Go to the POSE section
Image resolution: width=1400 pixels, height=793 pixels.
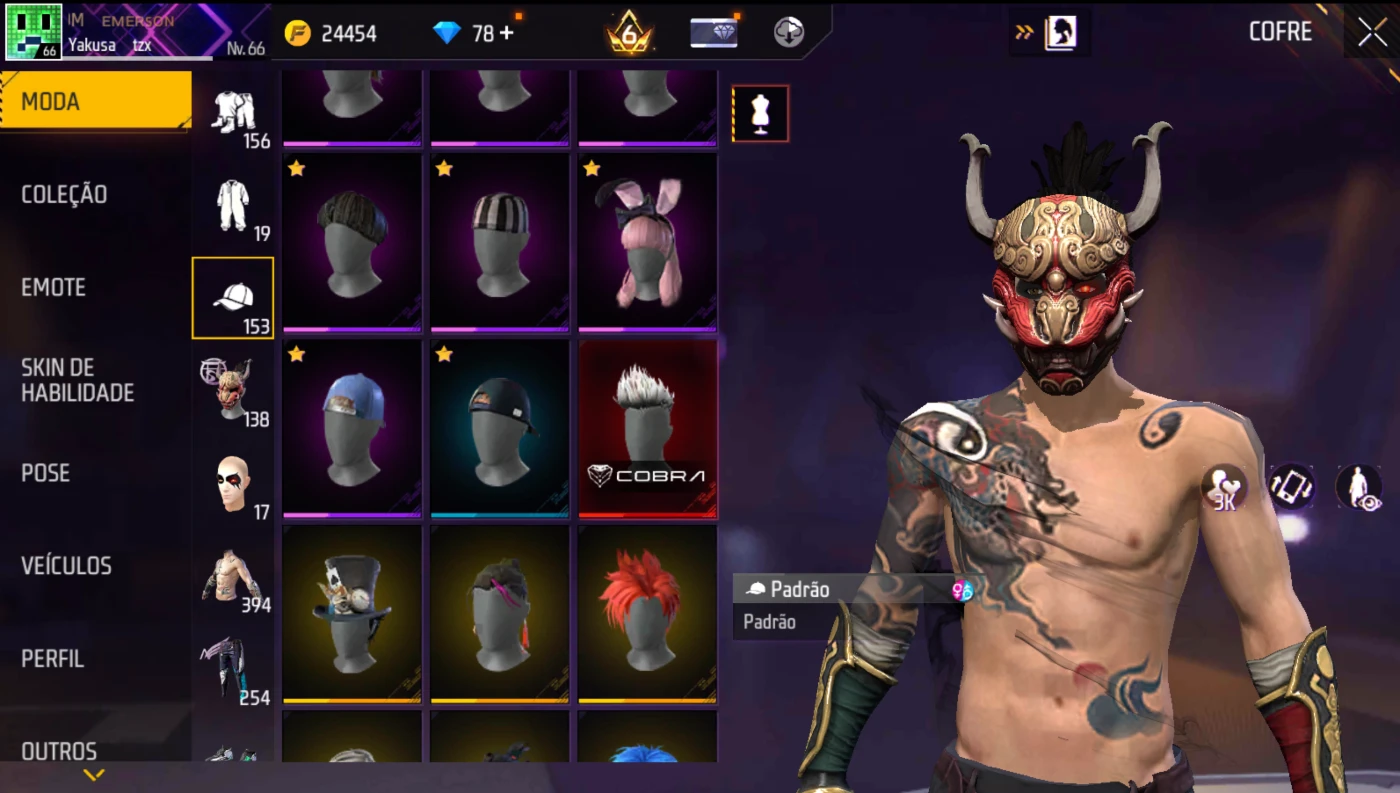[45, 473]
